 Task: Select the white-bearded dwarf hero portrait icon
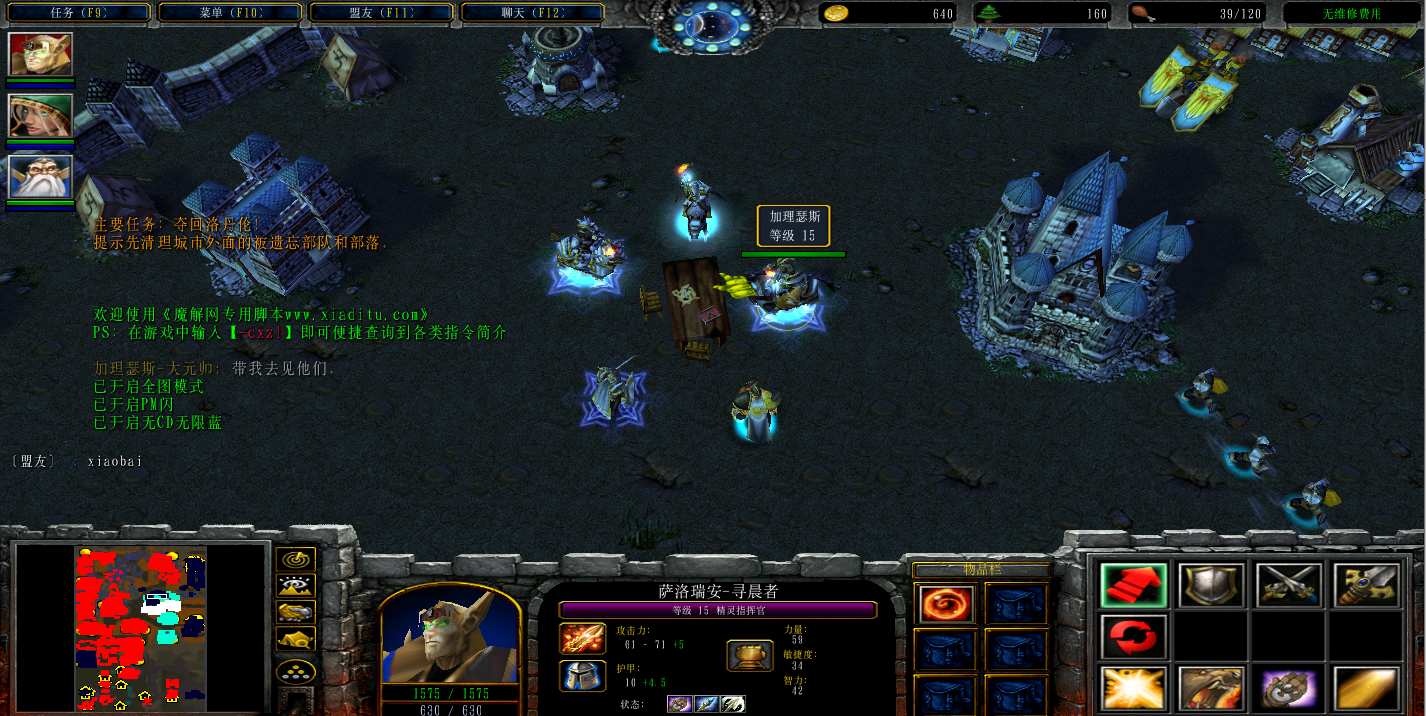40,177
